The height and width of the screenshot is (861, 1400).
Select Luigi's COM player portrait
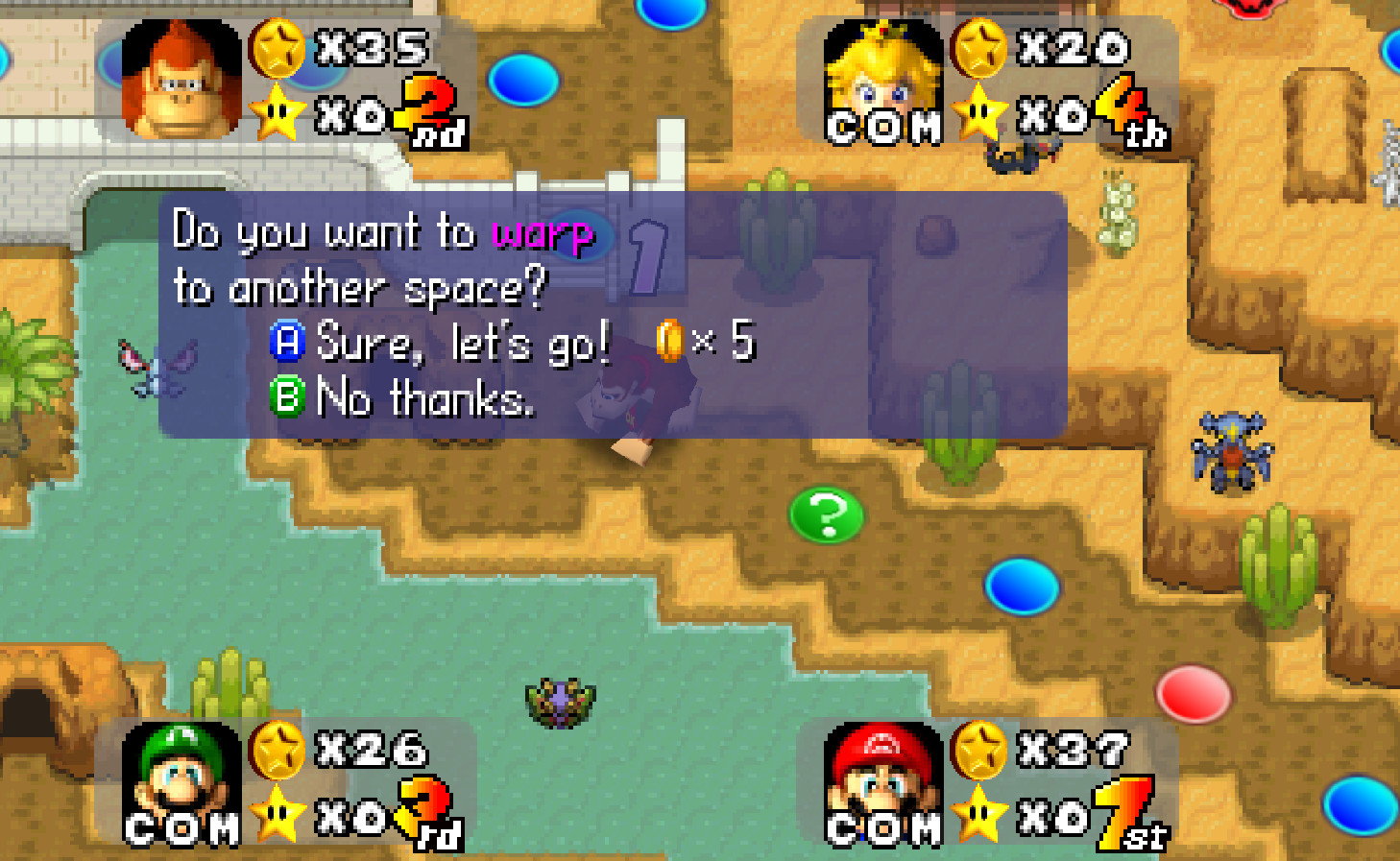coord(181,782)
